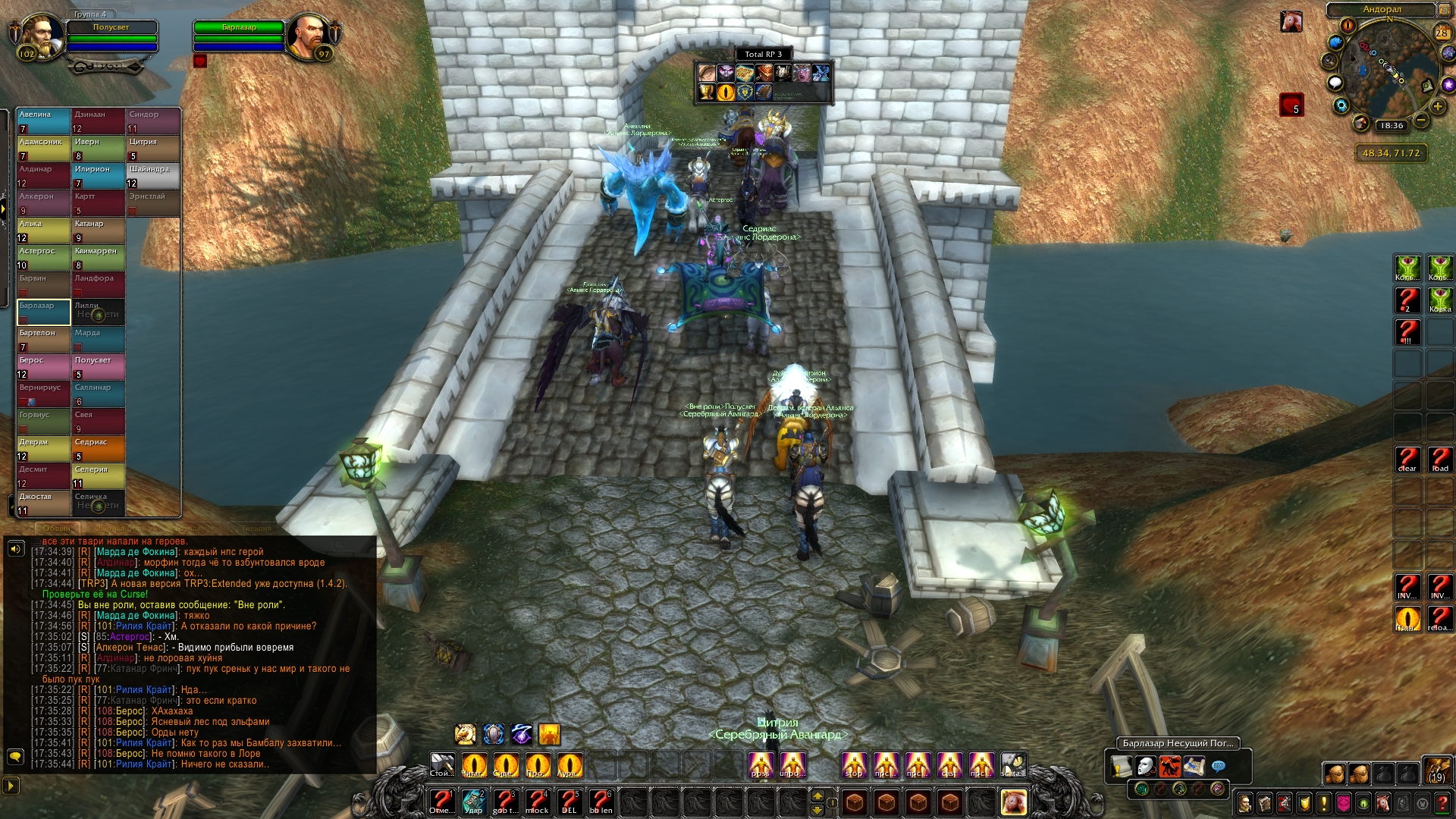Trigger the macro labeled stop

854,765
